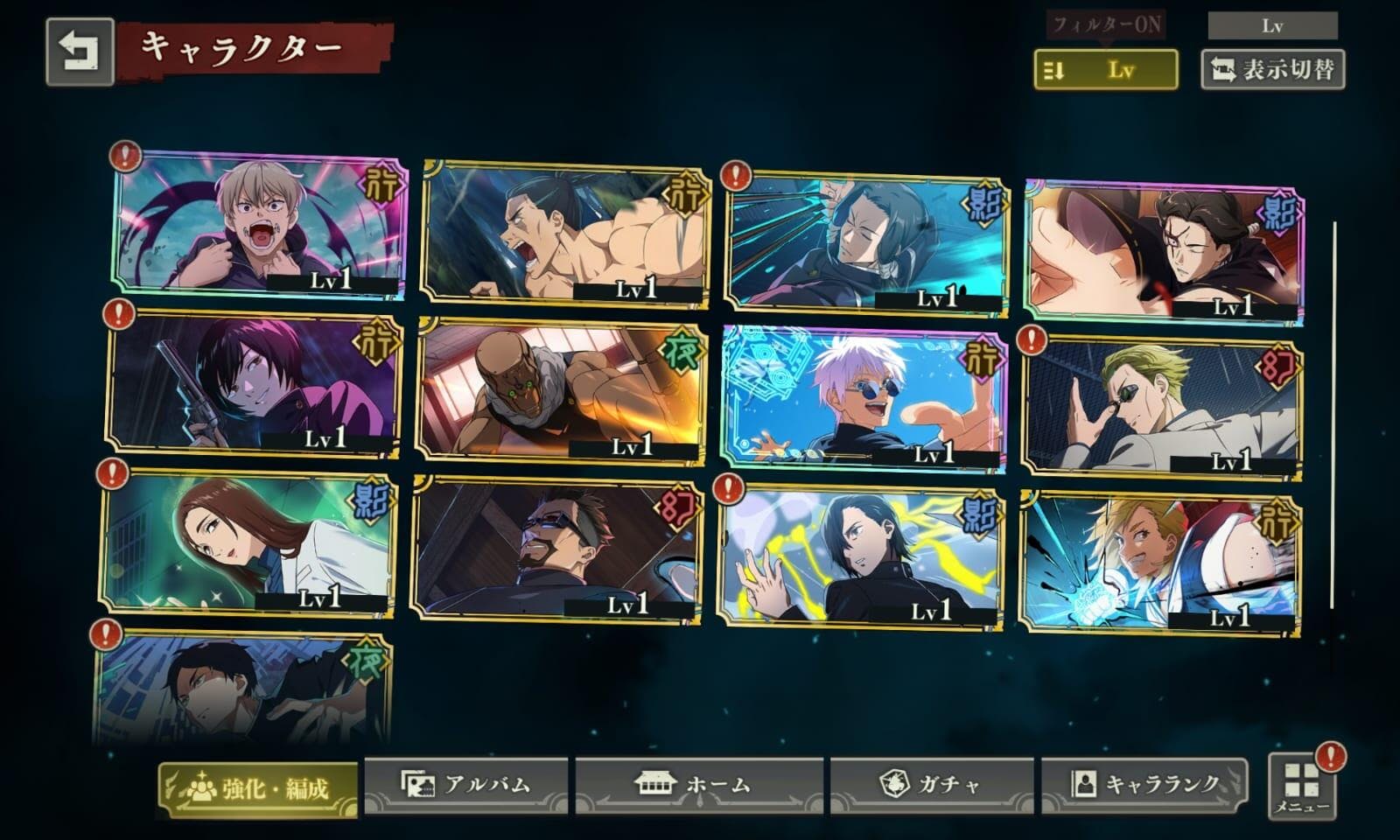Switch to the アルバム album tab

(x=466, y=784)
